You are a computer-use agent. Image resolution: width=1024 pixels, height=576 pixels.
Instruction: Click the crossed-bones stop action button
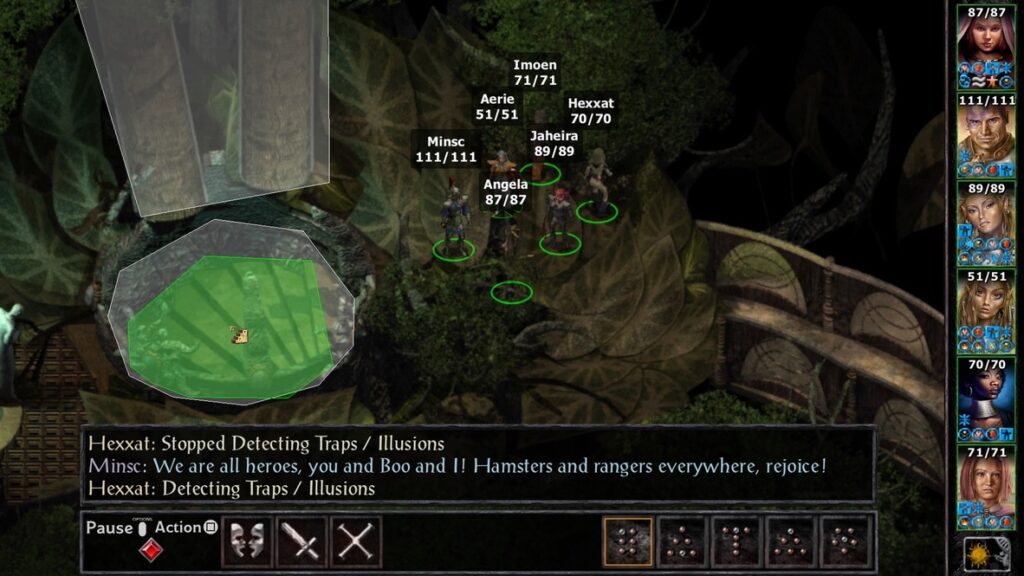click(356, 542)
